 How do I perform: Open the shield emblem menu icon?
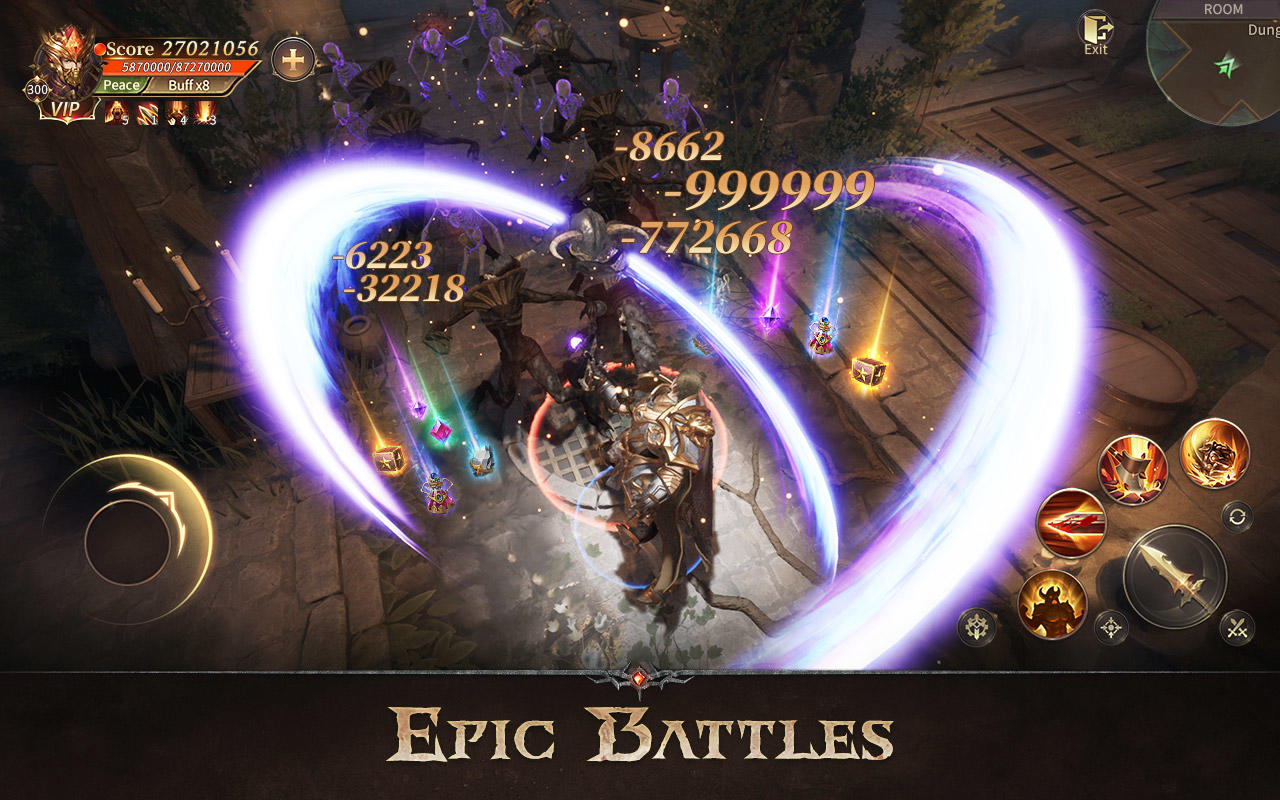pos(976,626)
